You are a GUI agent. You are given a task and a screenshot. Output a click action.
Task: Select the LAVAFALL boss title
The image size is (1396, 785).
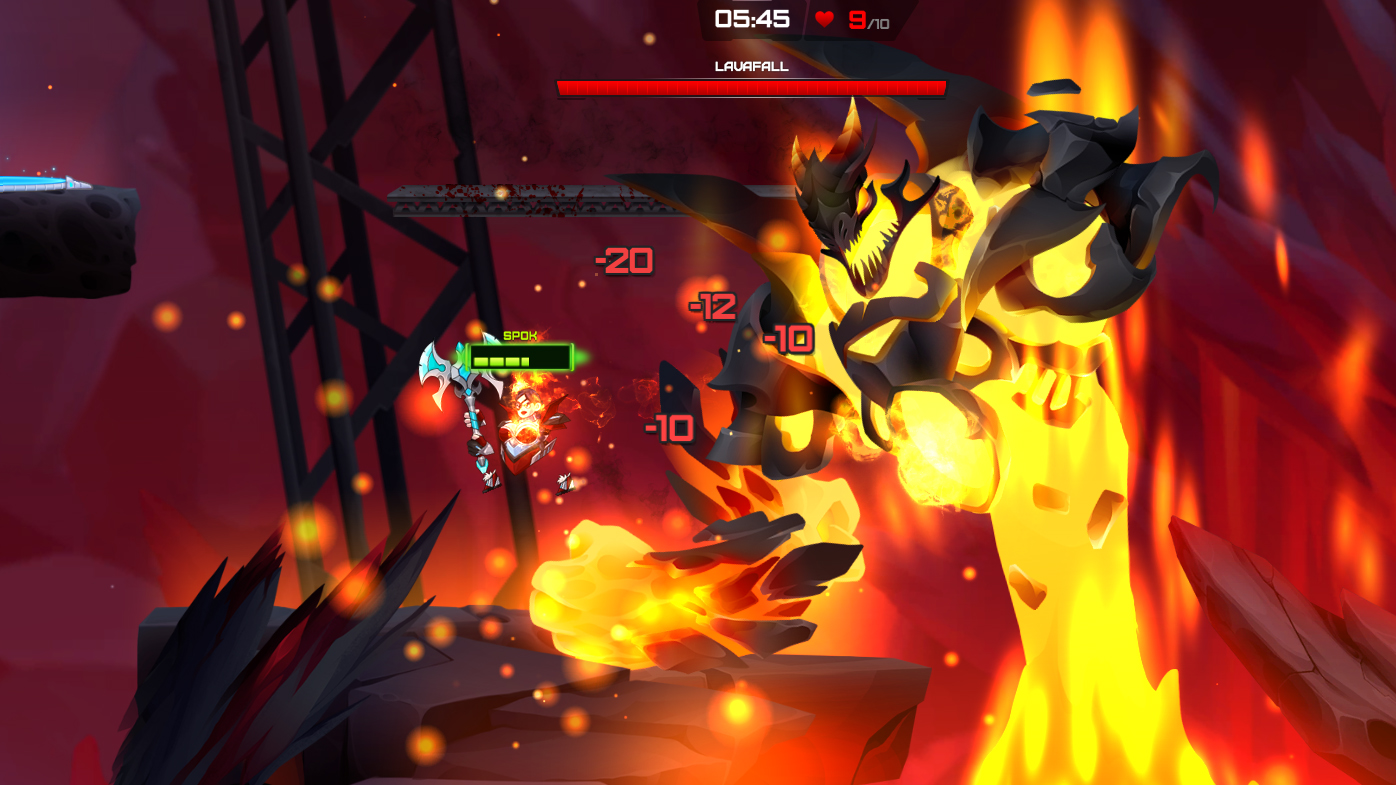[751, 64]
